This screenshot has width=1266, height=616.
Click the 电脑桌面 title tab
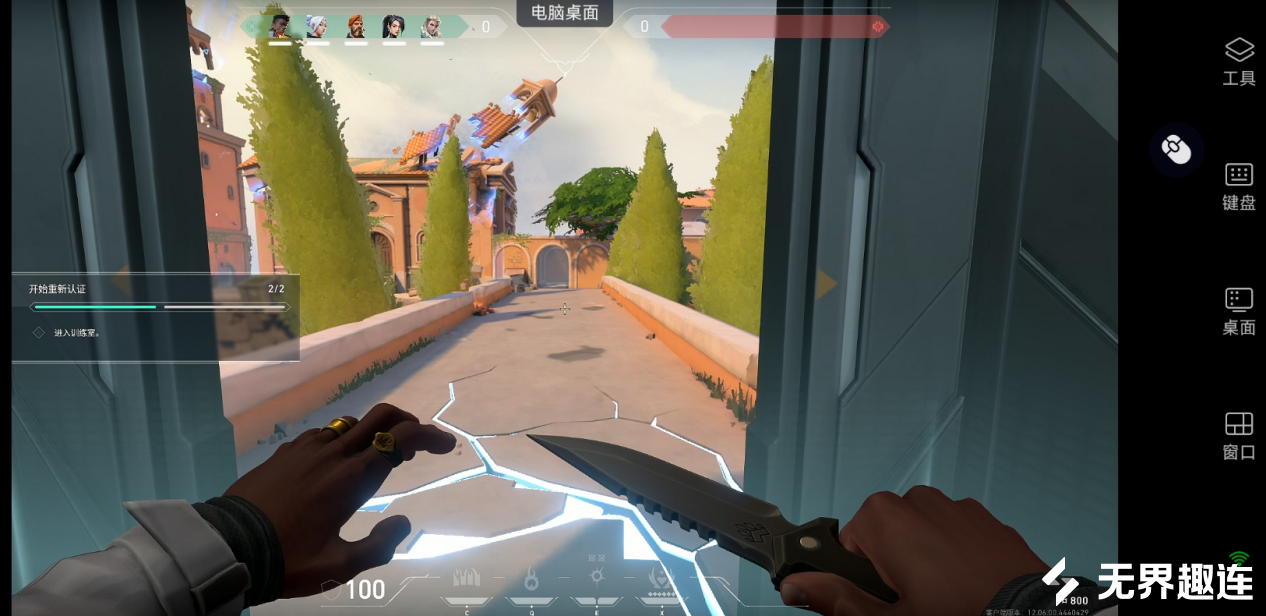565,13
